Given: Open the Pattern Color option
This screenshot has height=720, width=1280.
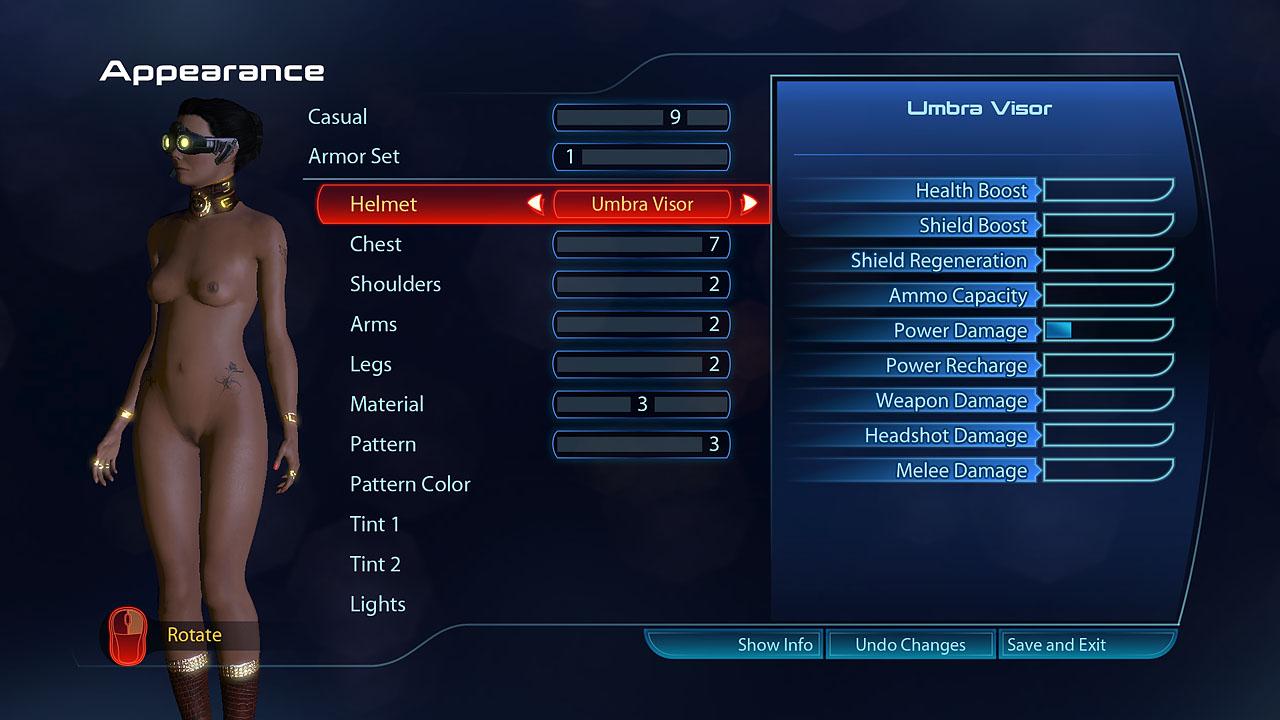Looking at the screenshot, I should click(x=410, y=484).
